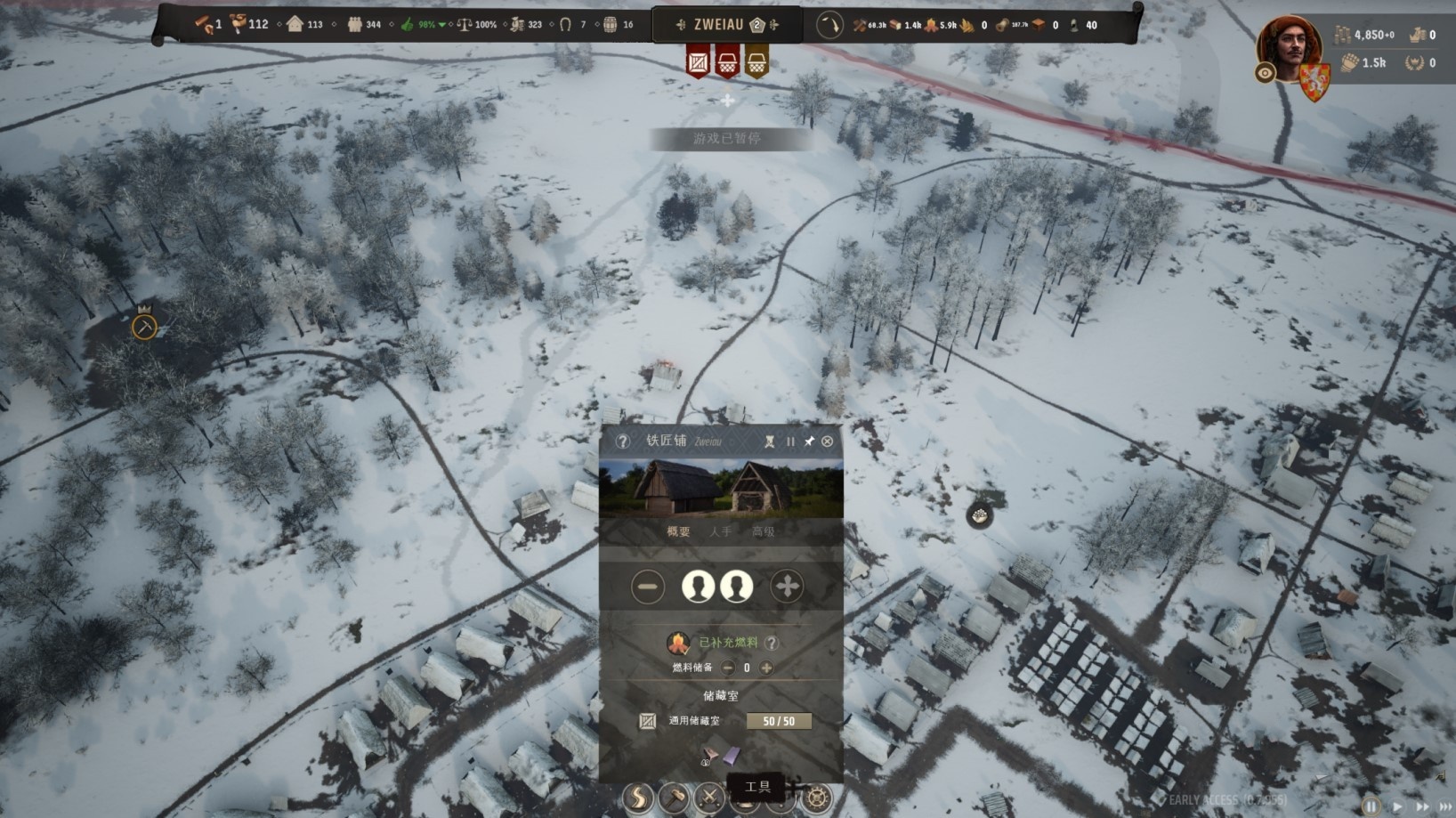This screenshot has height=818, width=1456.
Task: Increase 燃料储备 fuel reserve
Action: [766, 668]
